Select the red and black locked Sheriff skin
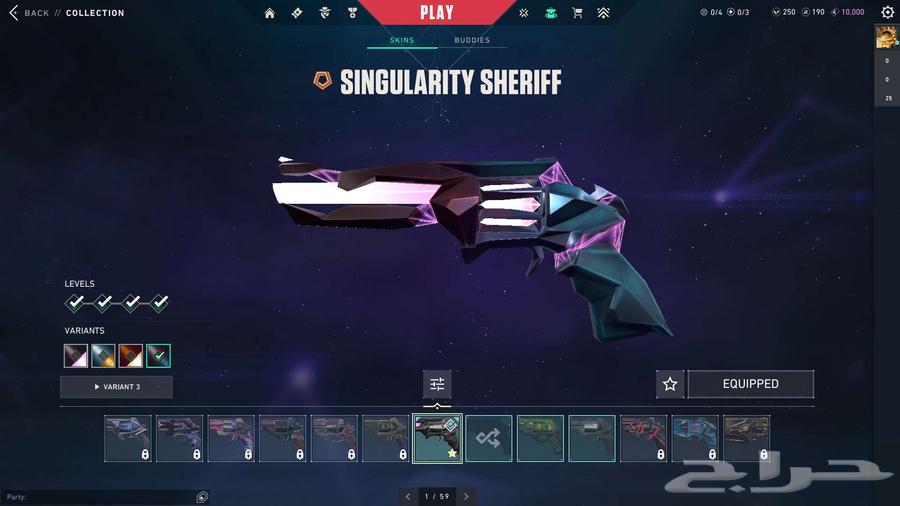Screen dimensions: 900x506 pyautogui.click(x=644, y=438)
